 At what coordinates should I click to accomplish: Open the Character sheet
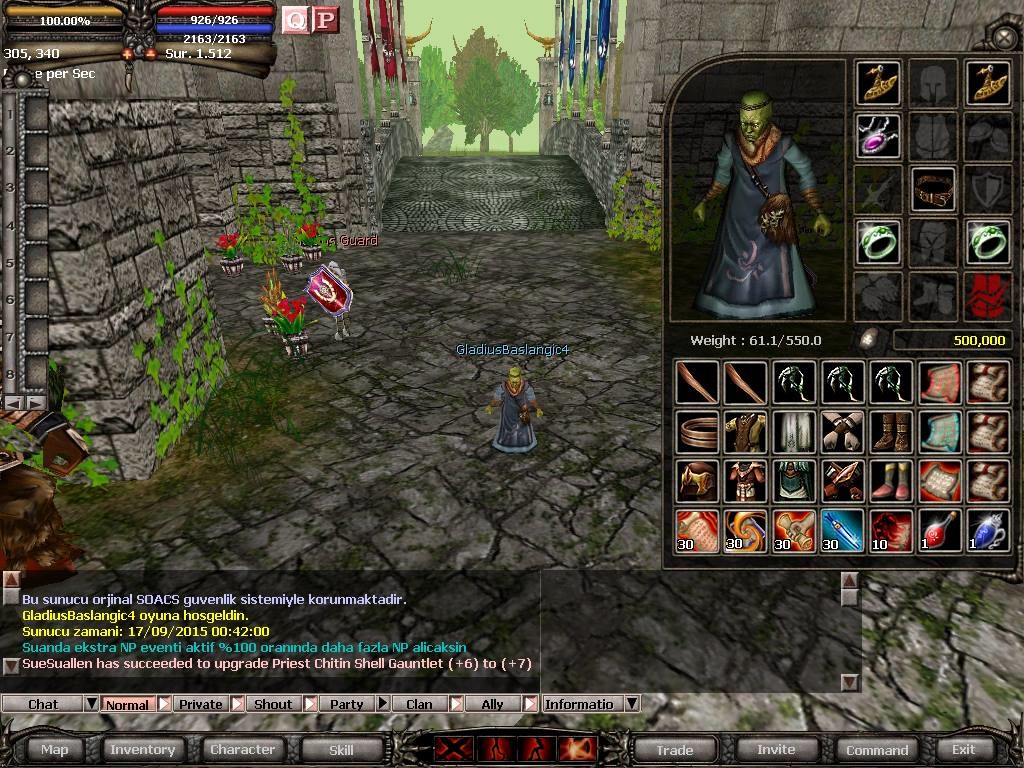242,749
